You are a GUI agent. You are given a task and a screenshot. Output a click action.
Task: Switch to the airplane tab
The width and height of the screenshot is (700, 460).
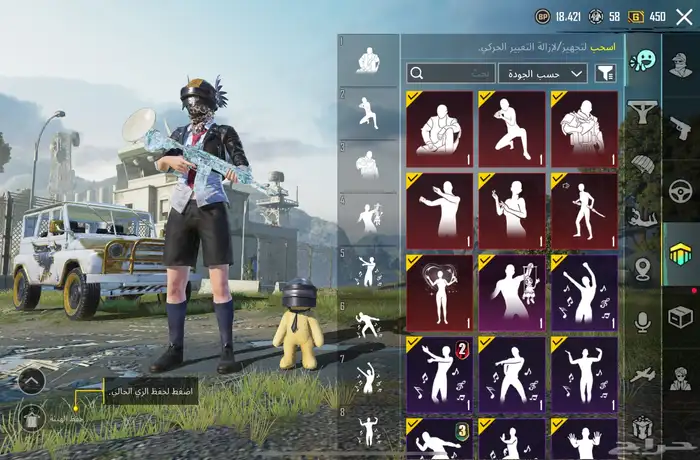pos(644,373)
